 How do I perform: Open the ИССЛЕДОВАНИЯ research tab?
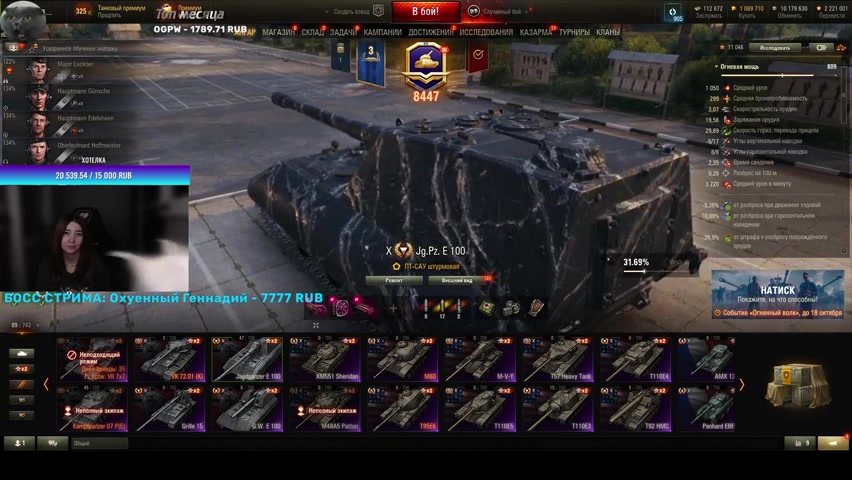[x=486, y=32]
